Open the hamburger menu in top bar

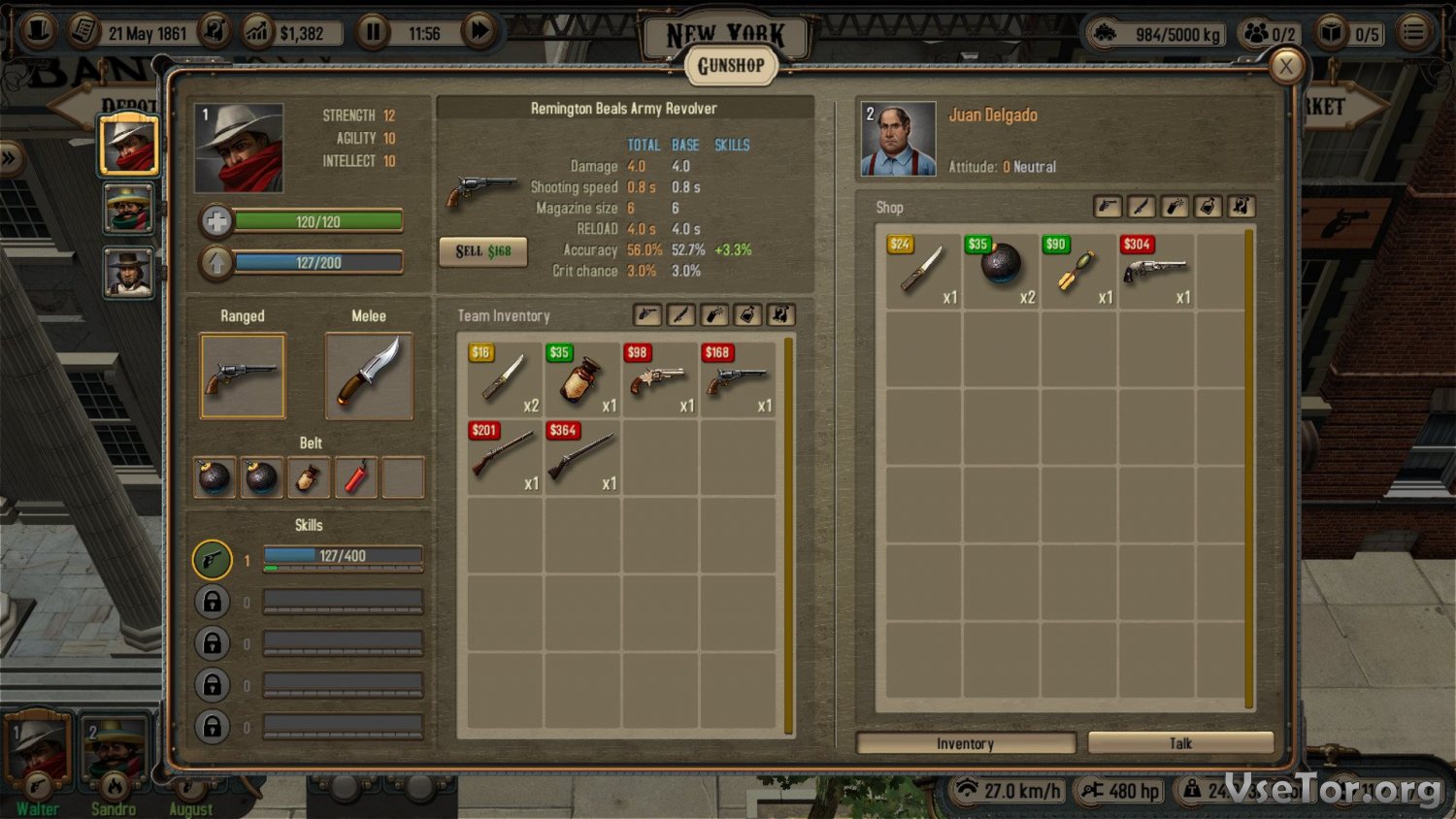click(x=1414, y=32)
